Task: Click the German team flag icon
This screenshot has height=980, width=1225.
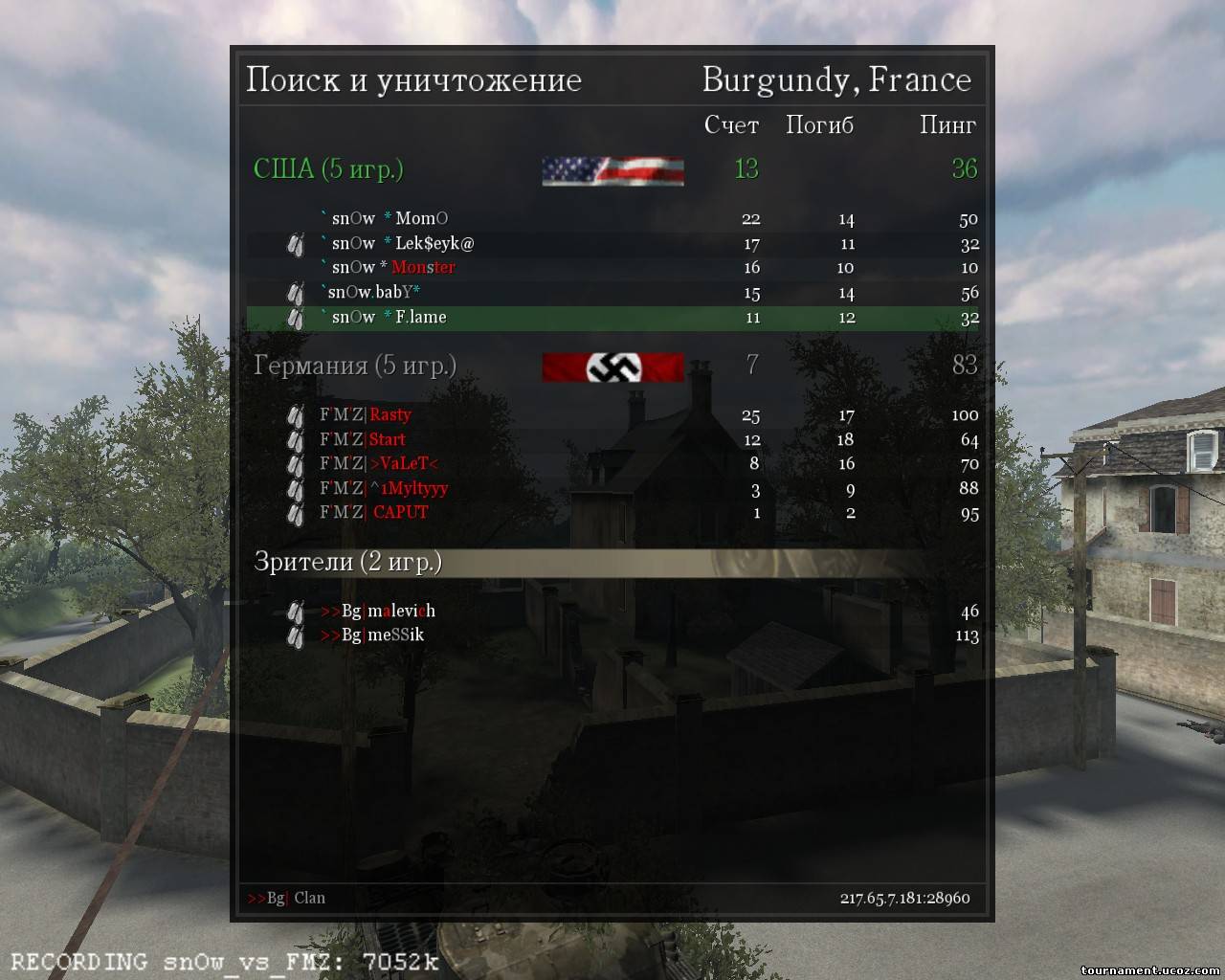Action: (x=612, y=367)
